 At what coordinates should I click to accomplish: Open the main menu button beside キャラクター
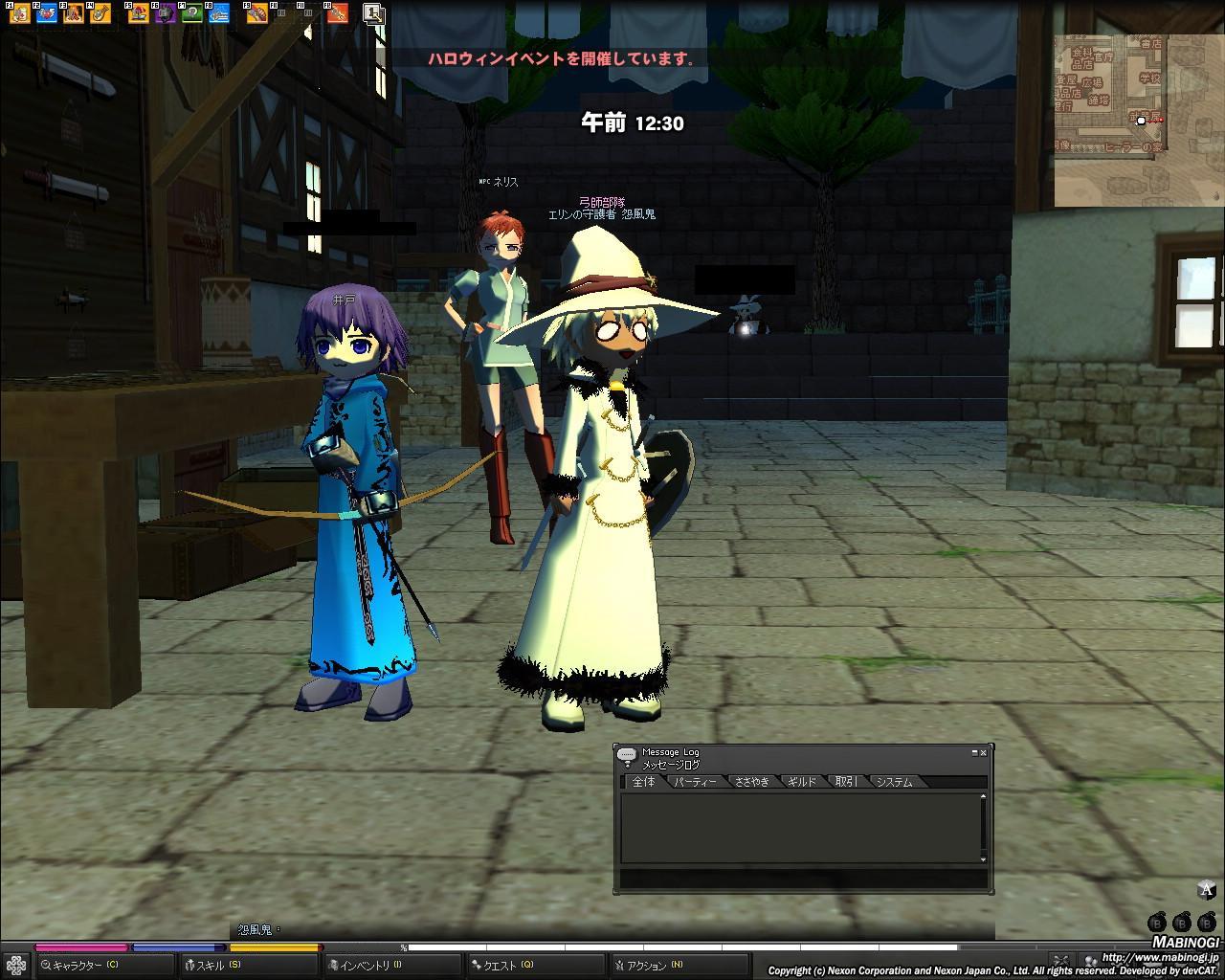pos(15,966)
